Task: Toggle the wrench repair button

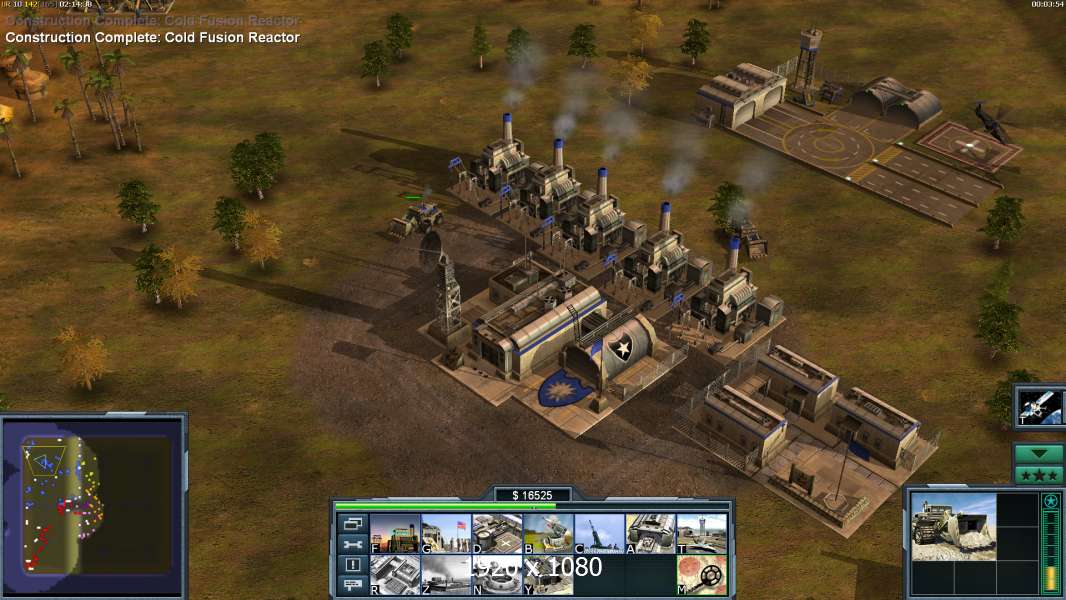Action: [352, 544]
